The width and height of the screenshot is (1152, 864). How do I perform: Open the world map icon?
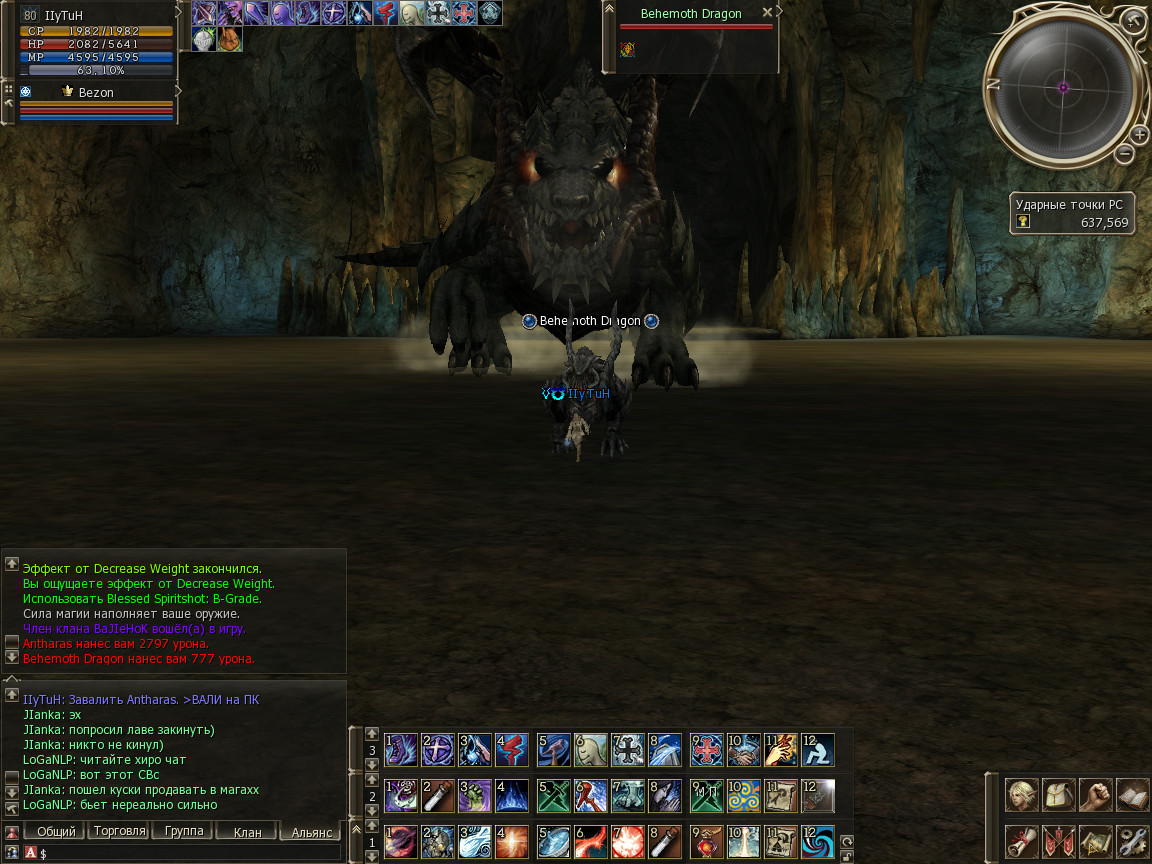tap(1095, 840)
